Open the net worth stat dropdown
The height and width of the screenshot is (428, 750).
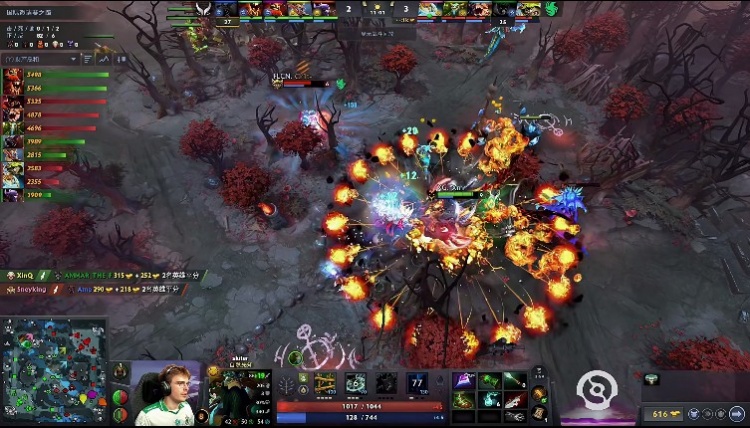42,59
